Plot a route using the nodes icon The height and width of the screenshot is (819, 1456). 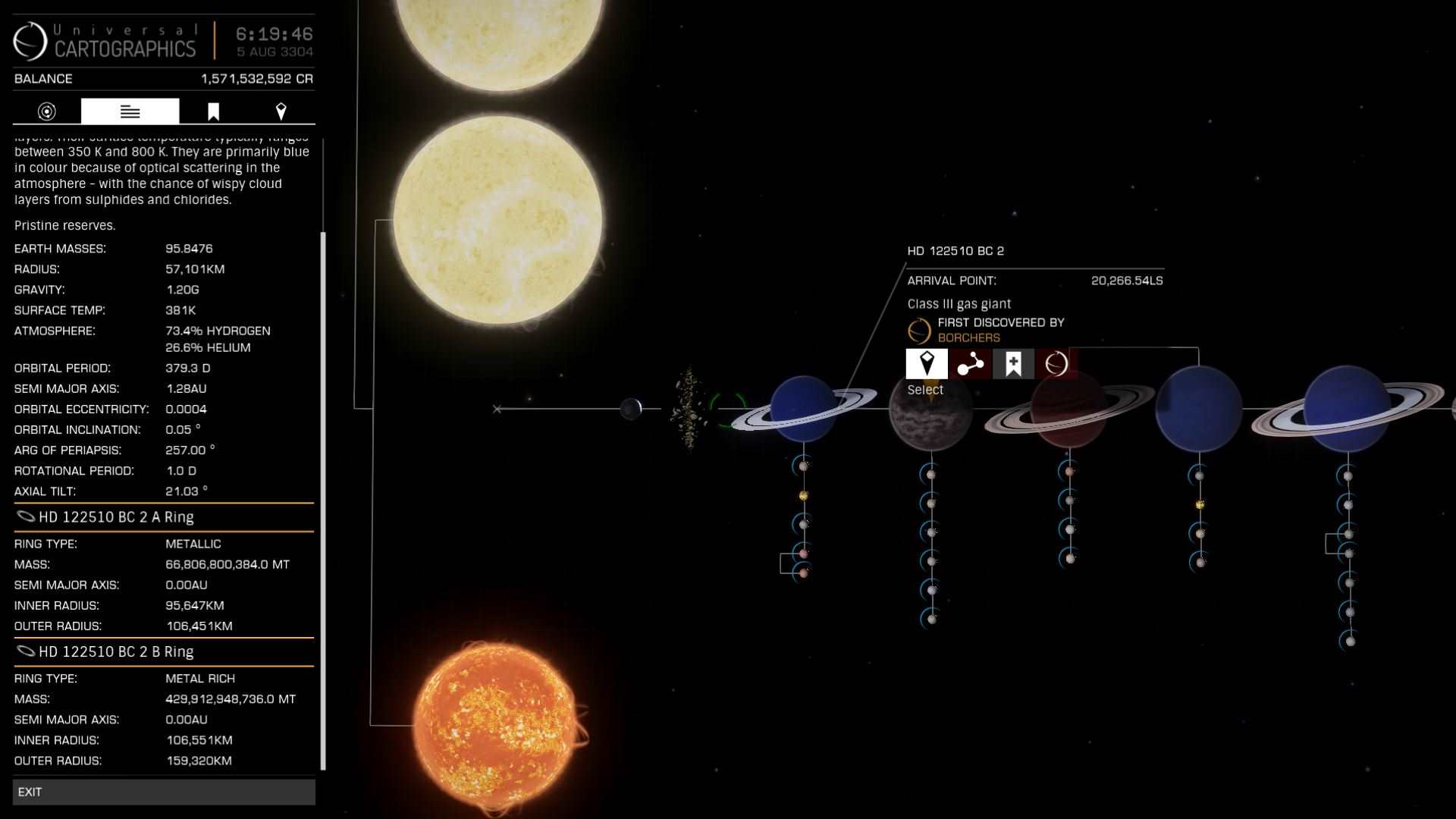pos(970,364)
